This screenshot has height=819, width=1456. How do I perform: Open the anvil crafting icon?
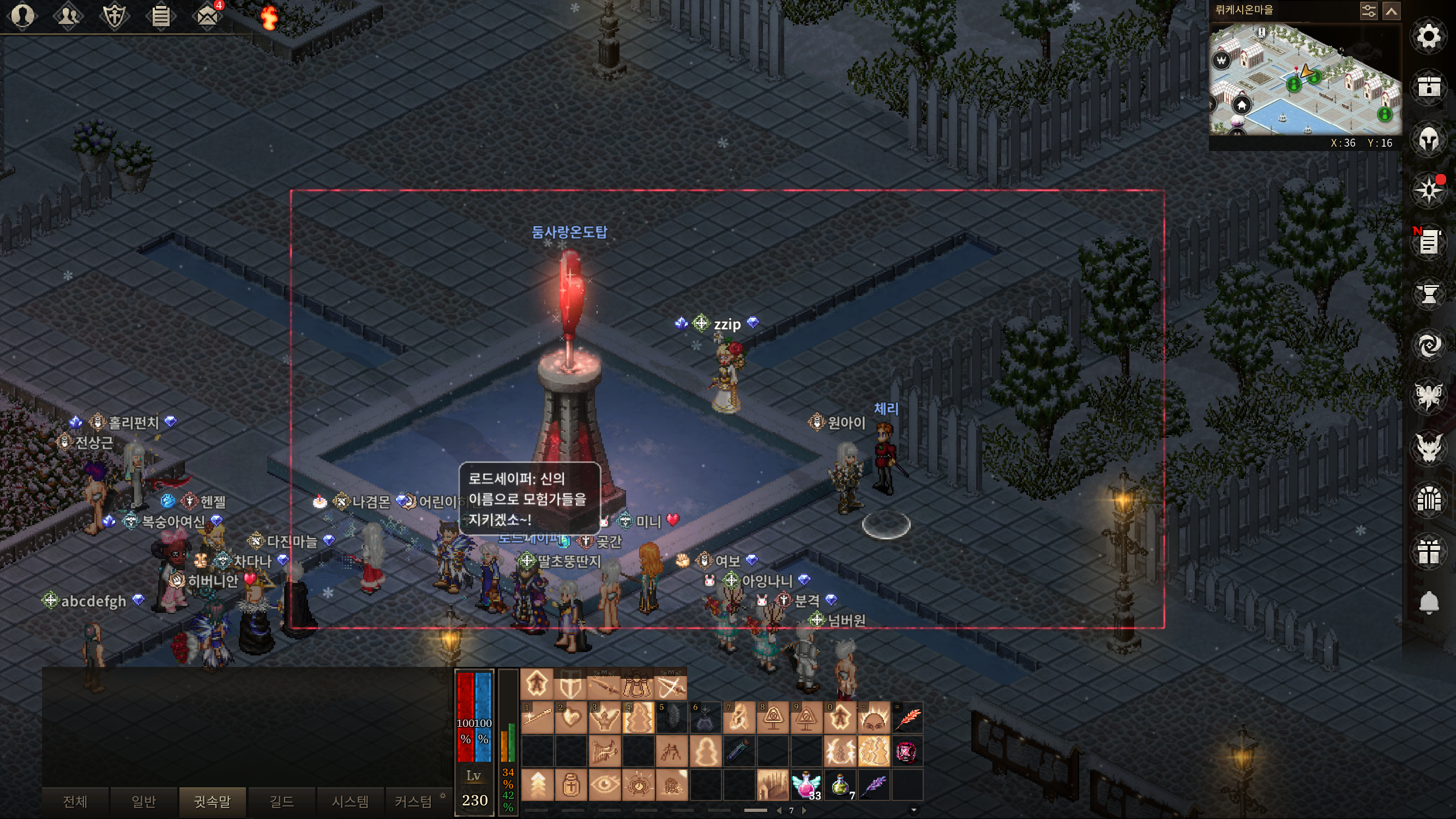tap(1428, 293)
